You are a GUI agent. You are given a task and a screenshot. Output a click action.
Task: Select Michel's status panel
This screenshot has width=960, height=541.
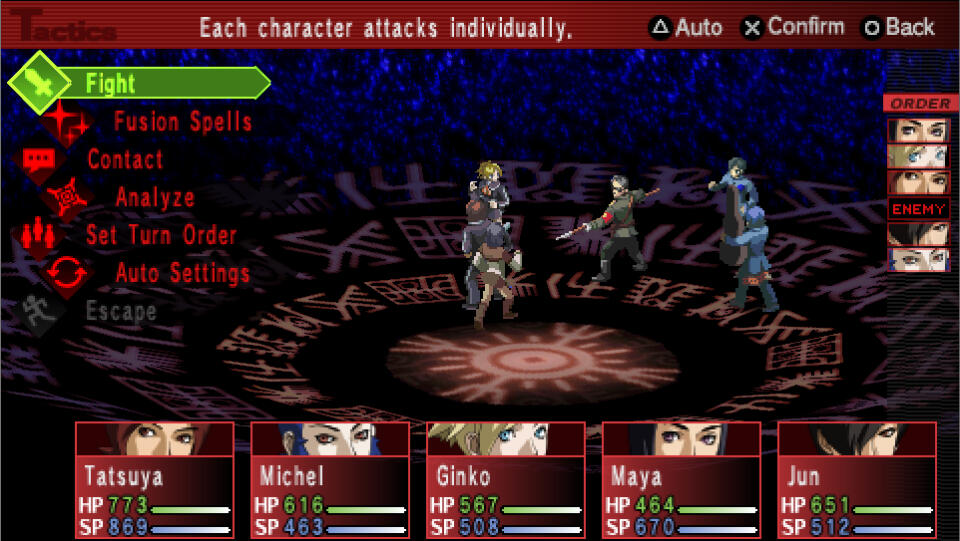[330, 480]
